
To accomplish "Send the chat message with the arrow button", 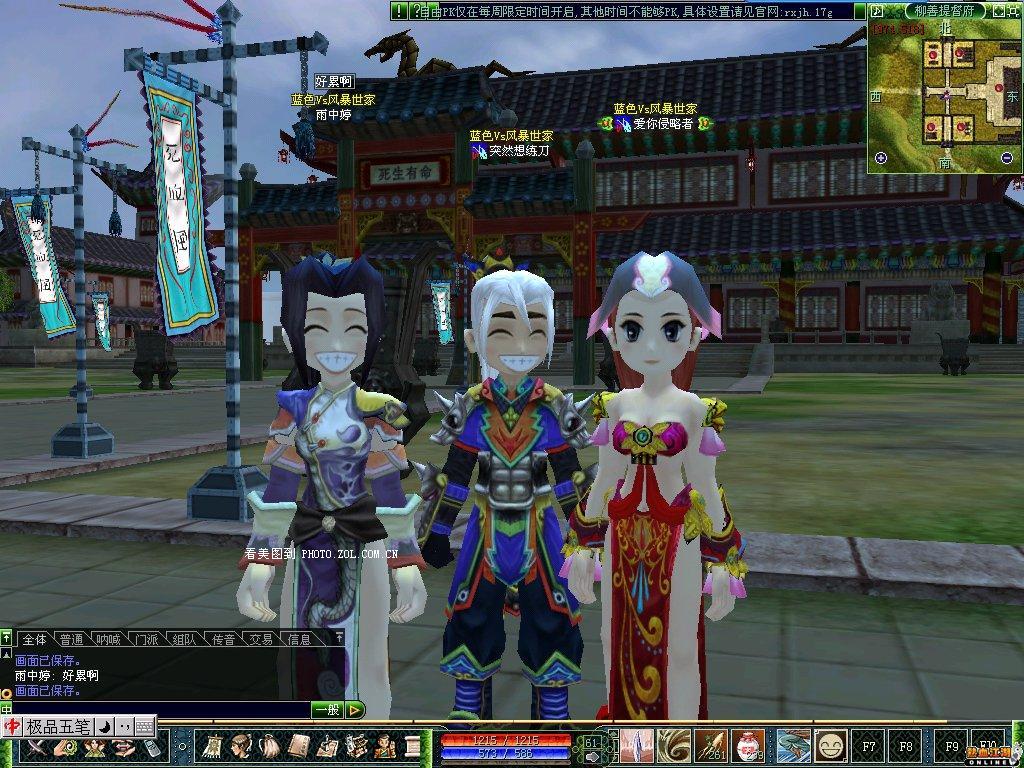I will click(x=355, y=709).
